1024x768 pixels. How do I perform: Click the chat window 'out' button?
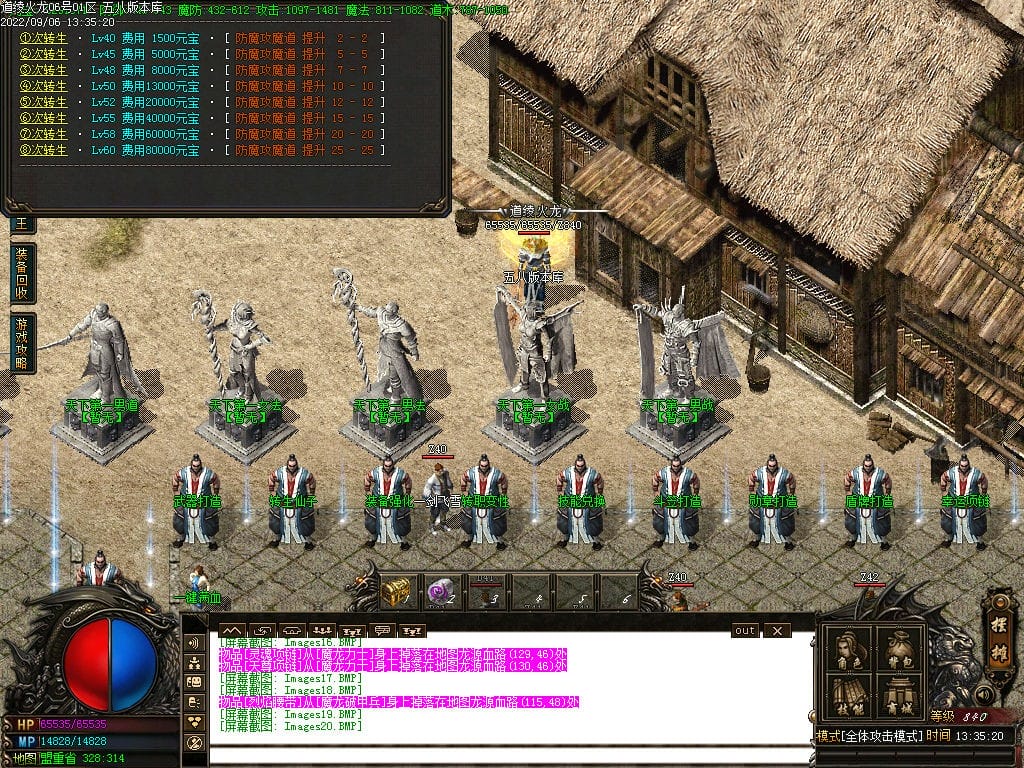click(745, 631)
